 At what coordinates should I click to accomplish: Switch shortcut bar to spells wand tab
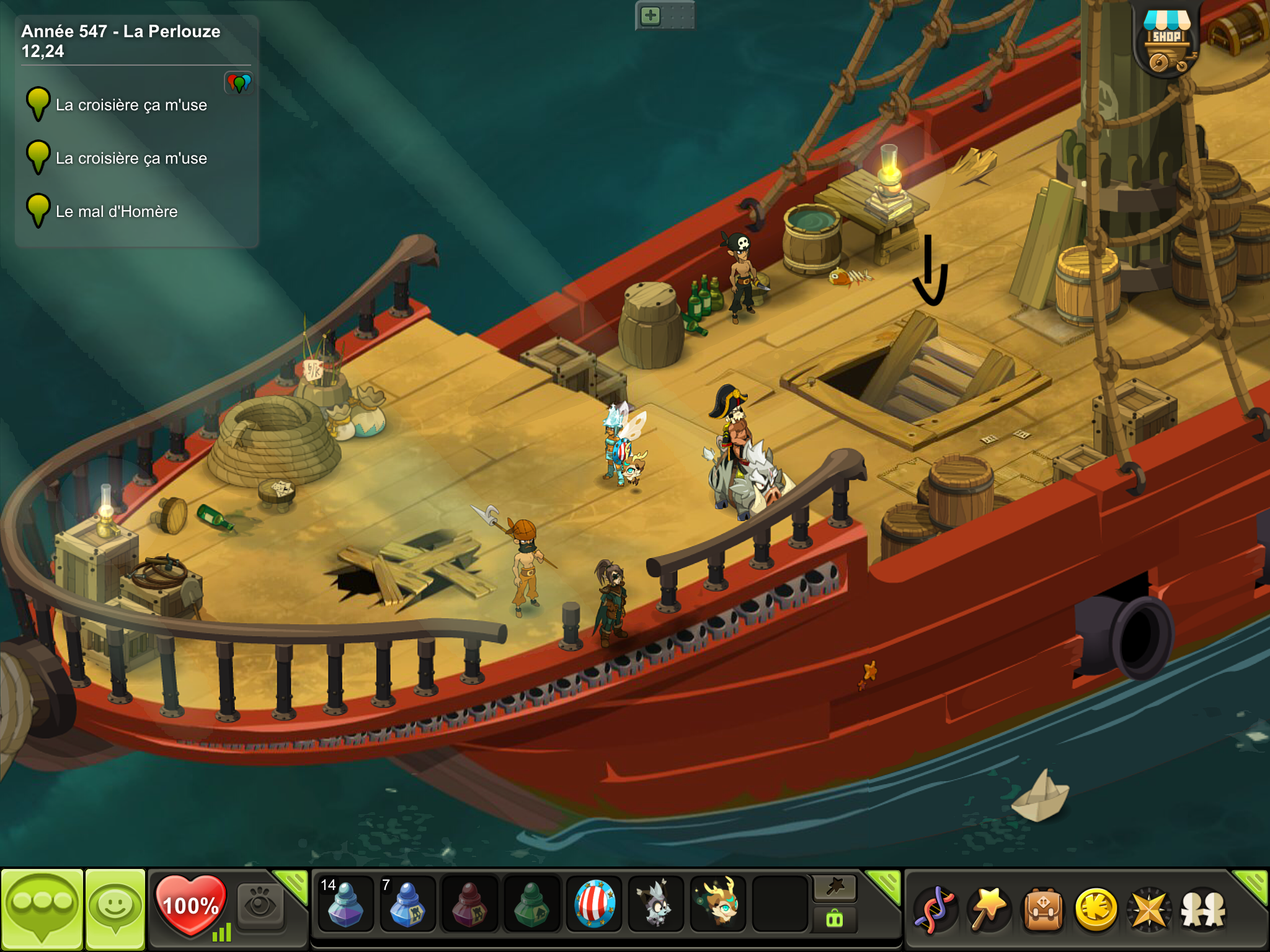835,888
